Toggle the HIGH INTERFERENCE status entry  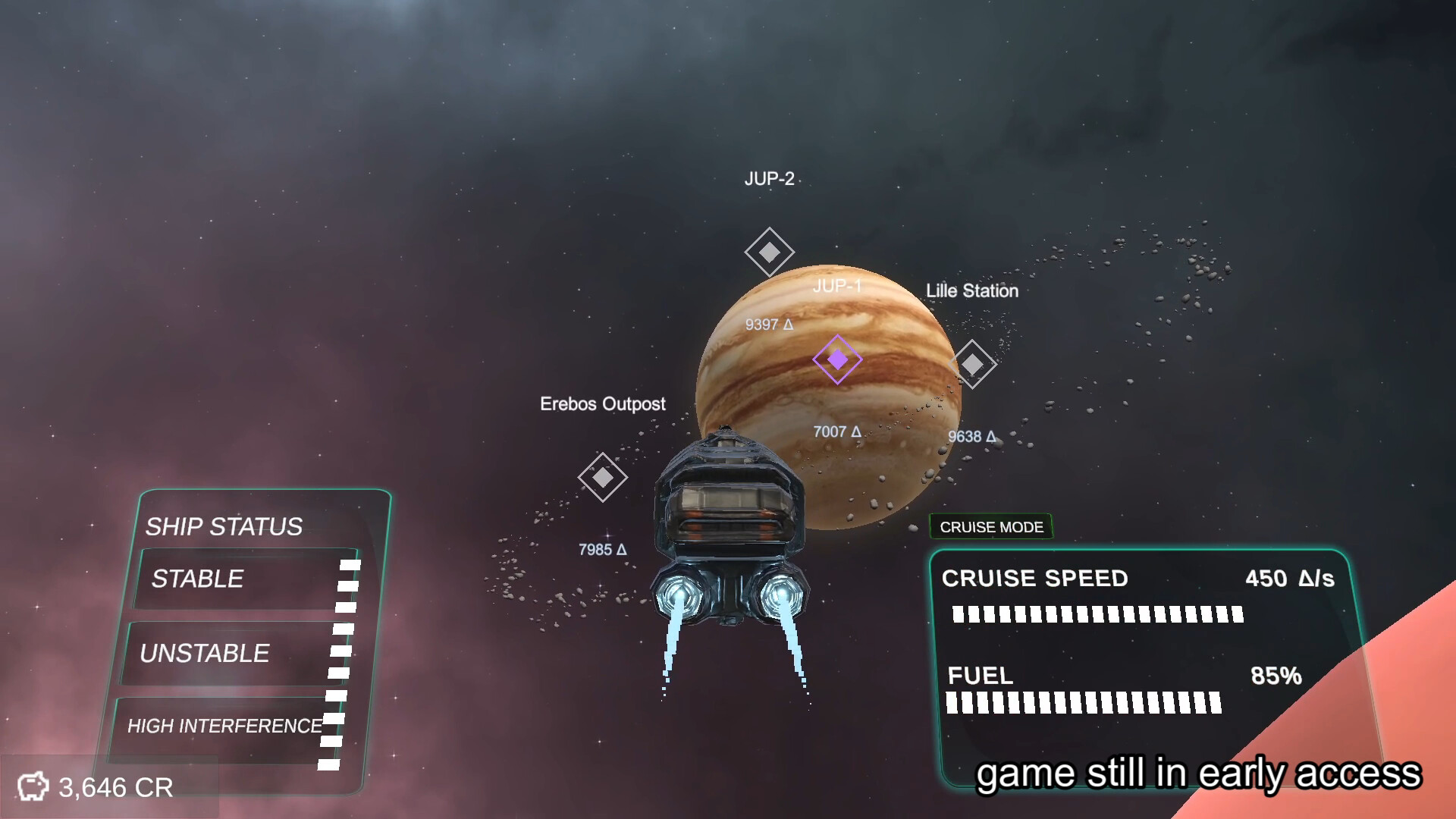225,725
